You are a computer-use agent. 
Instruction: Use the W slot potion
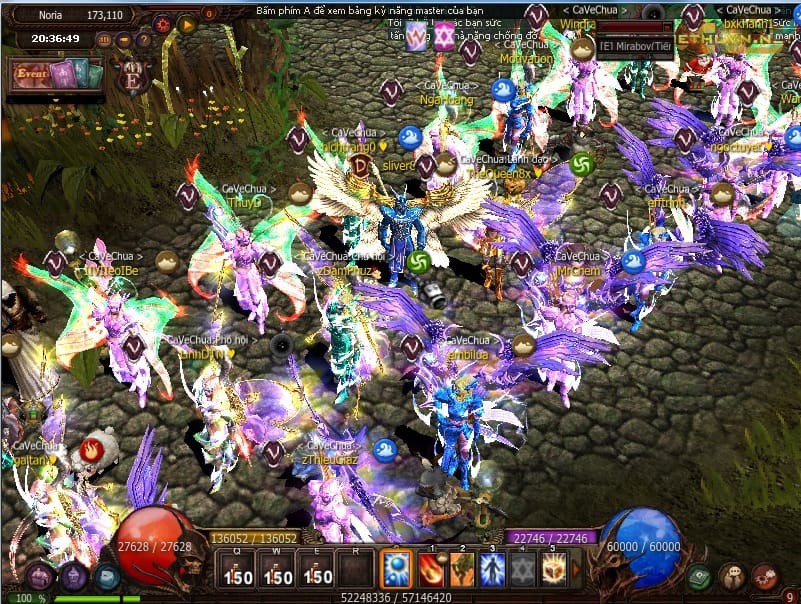coord(277,570)
